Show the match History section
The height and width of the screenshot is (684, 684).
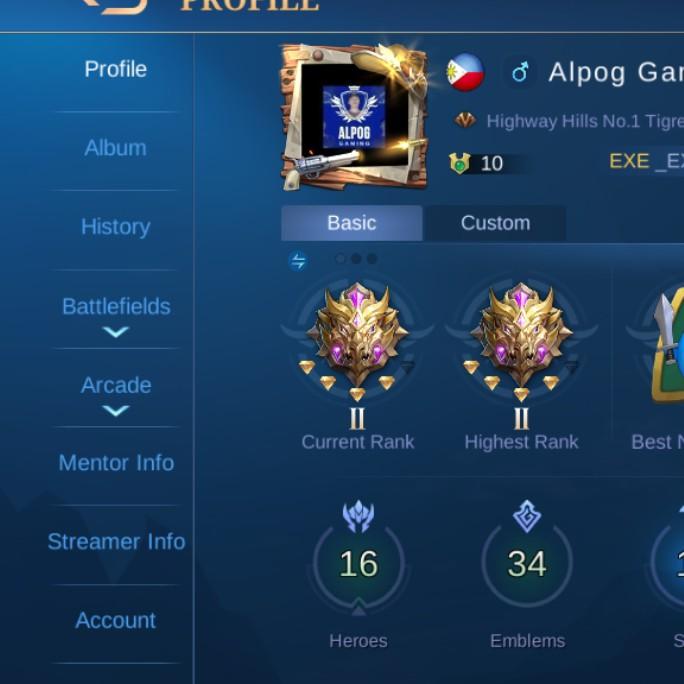point(115,227)
